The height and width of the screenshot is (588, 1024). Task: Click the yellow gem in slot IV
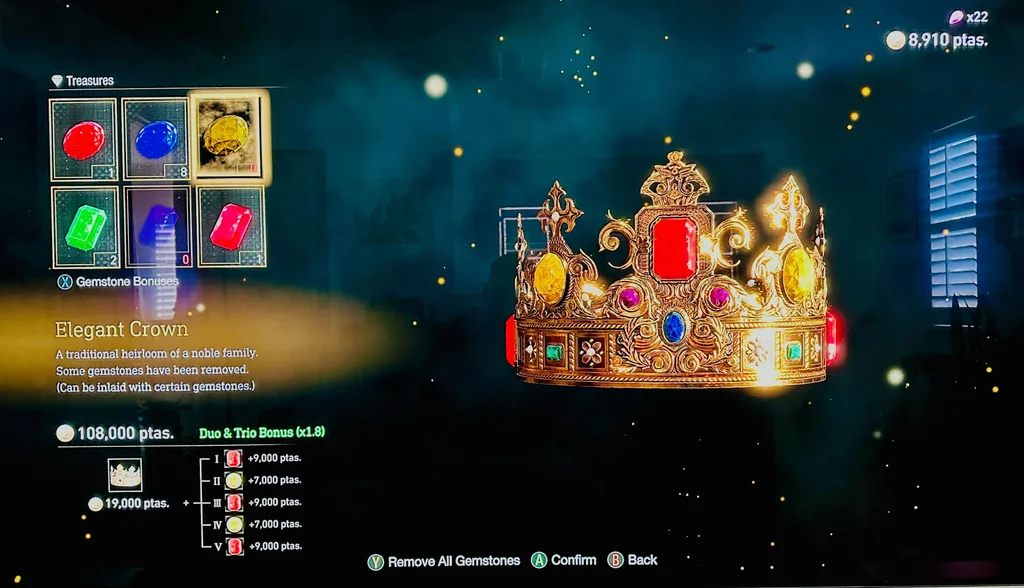pos(234,525)
